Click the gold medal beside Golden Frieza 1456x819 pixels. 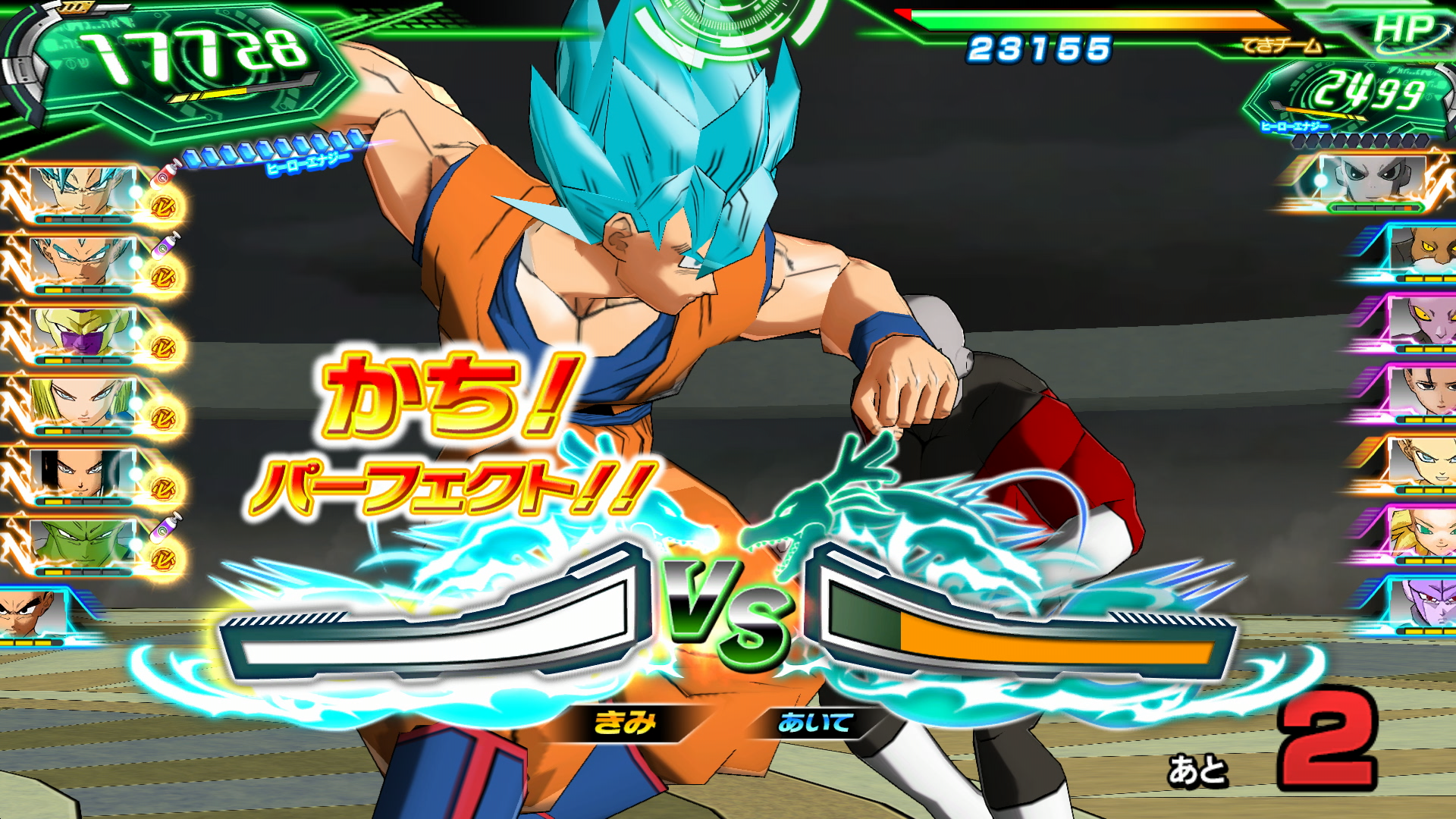click(x=163, y=347)
